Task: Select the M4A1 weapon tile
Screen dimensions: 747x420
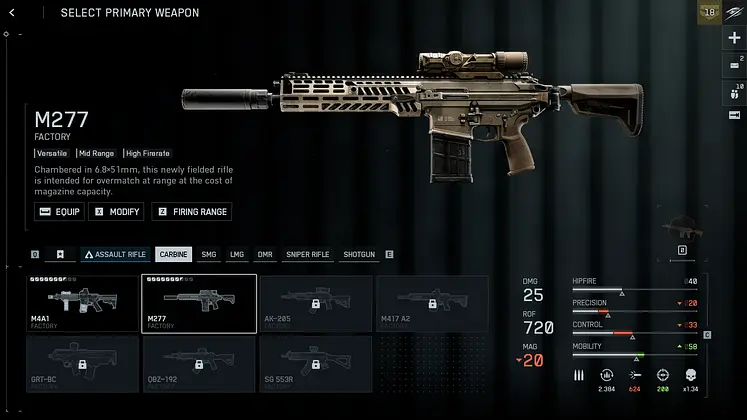Action: [x=83, y=303]
